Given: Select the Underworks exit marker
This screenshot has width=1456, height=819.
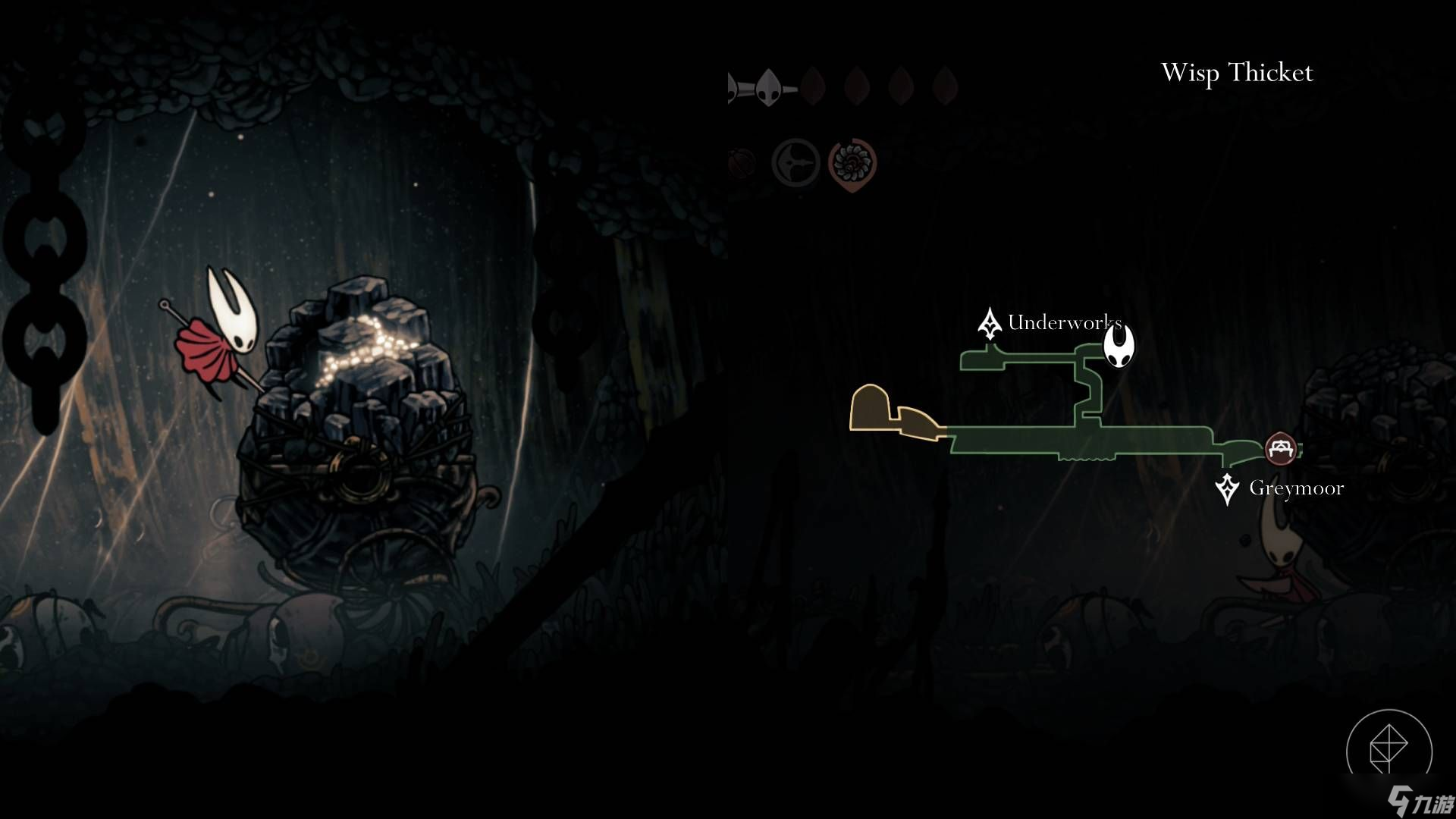Looking at the screenshot, I should 989,324.
